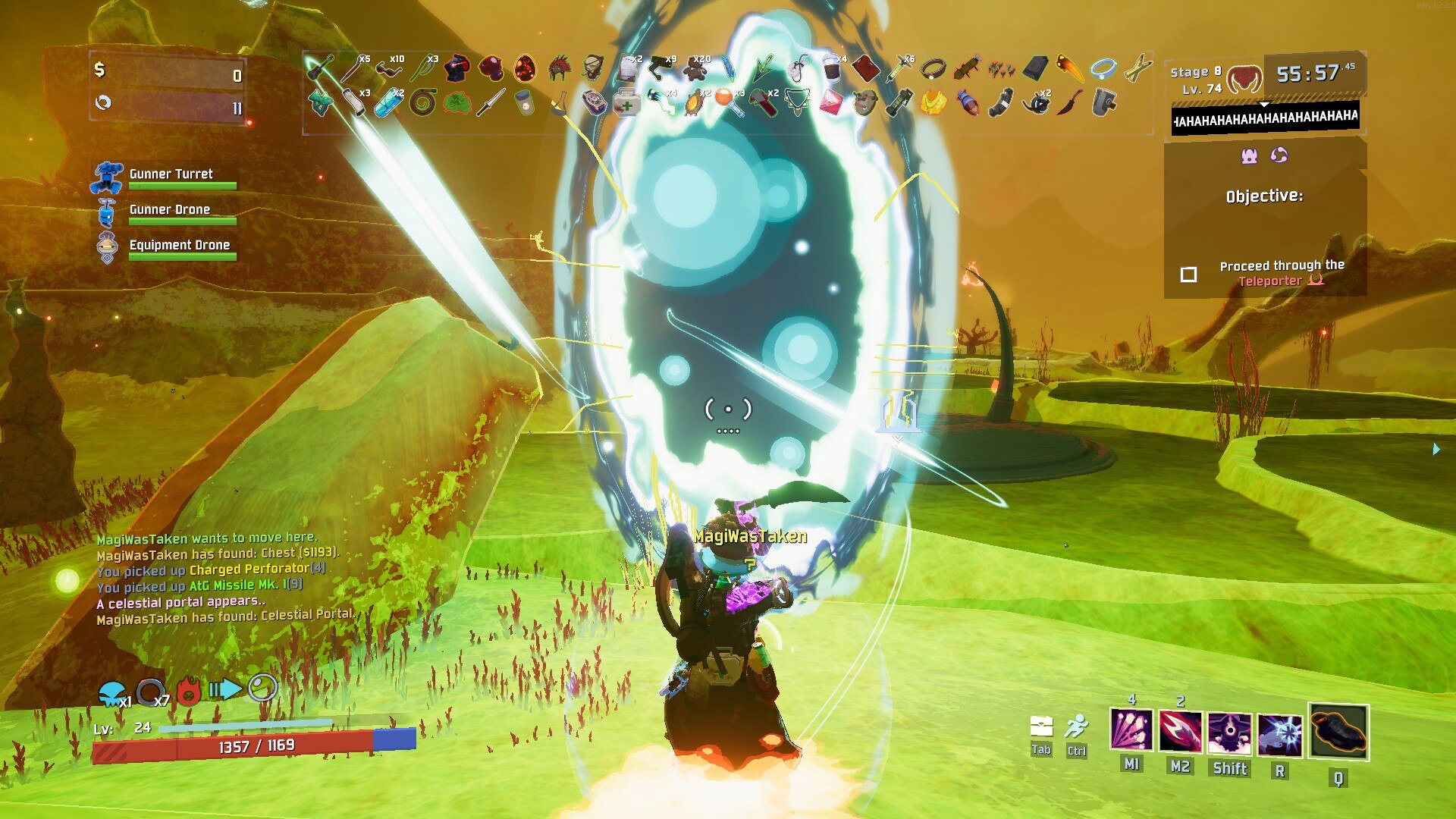Click the medkit item in inventory
Image resolution: width=1456 pixels, height=819 pixels.
(626, 102)
